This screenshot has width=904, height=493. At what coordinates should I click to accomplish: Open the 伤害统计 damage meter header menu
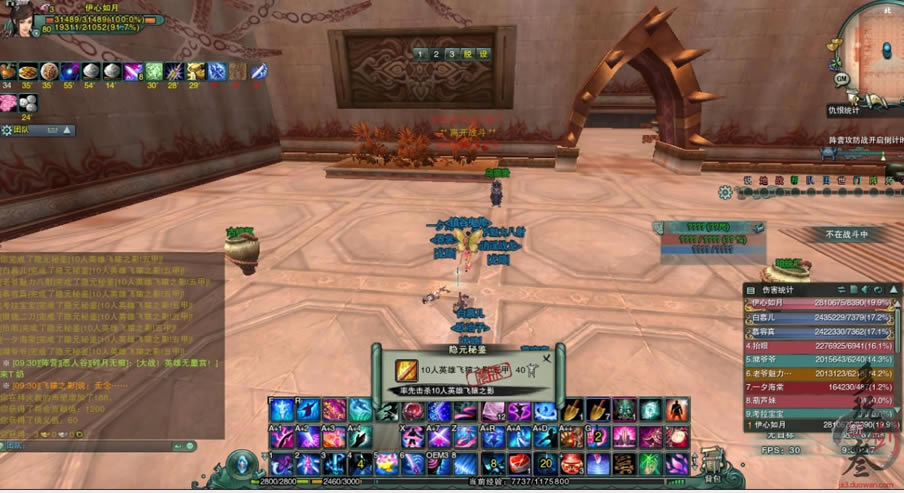[x=752, y=289]
